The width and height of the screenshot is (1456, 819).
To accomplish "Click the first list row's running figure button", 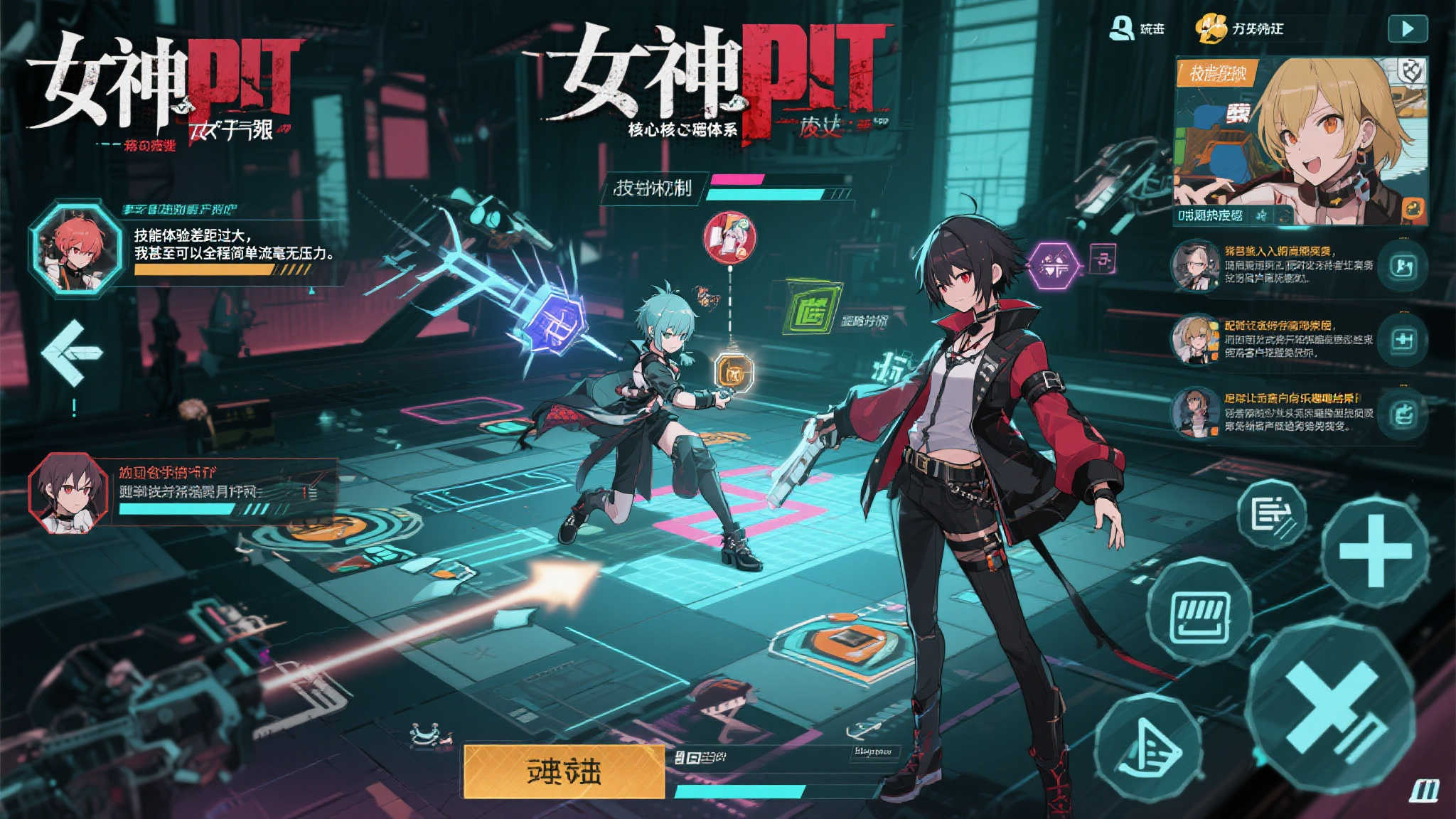I will point(1401,267).
